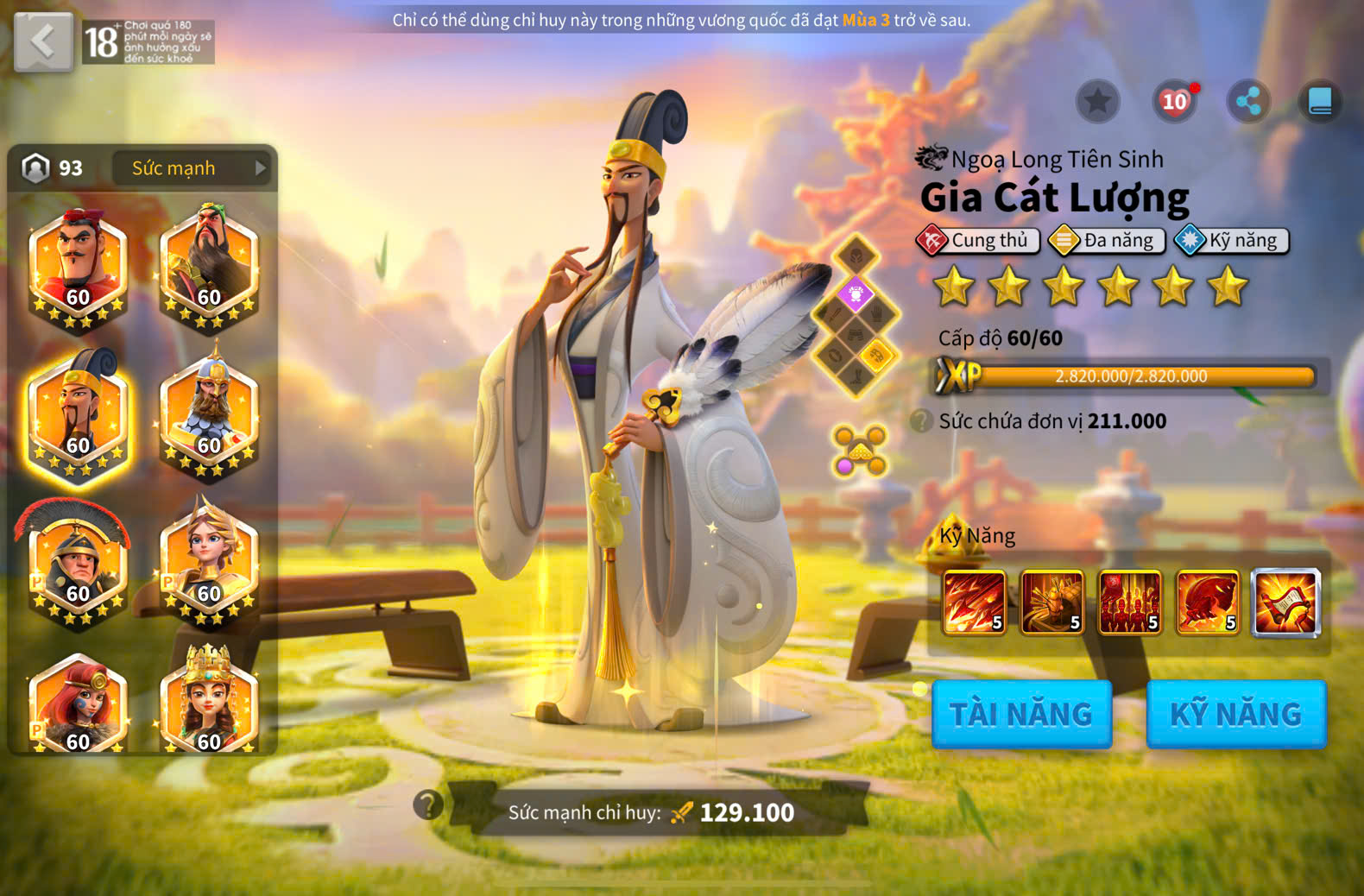Open the TÀI NĂNG talents screen
1364x896 pixels.
pos(1021,714)
